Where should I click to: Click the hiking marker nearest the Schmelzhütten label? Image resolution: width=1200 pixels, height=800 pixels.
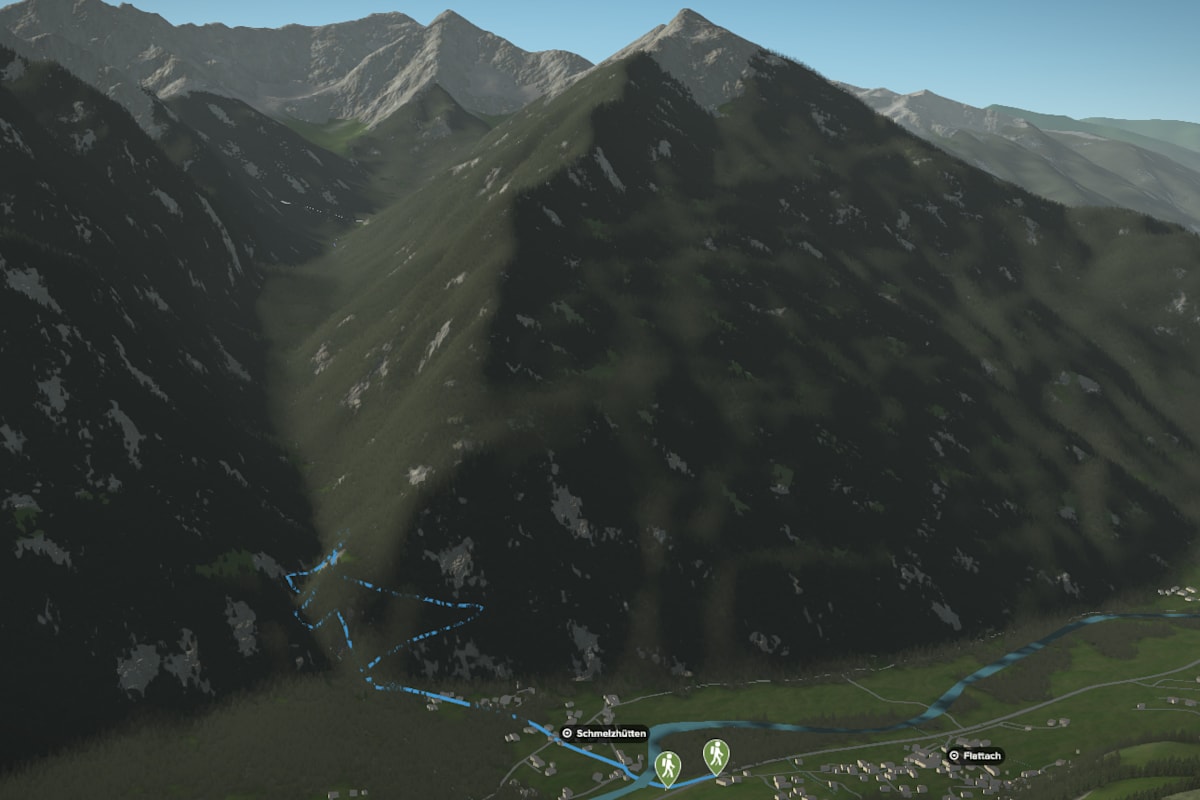(x=667, y=767)
